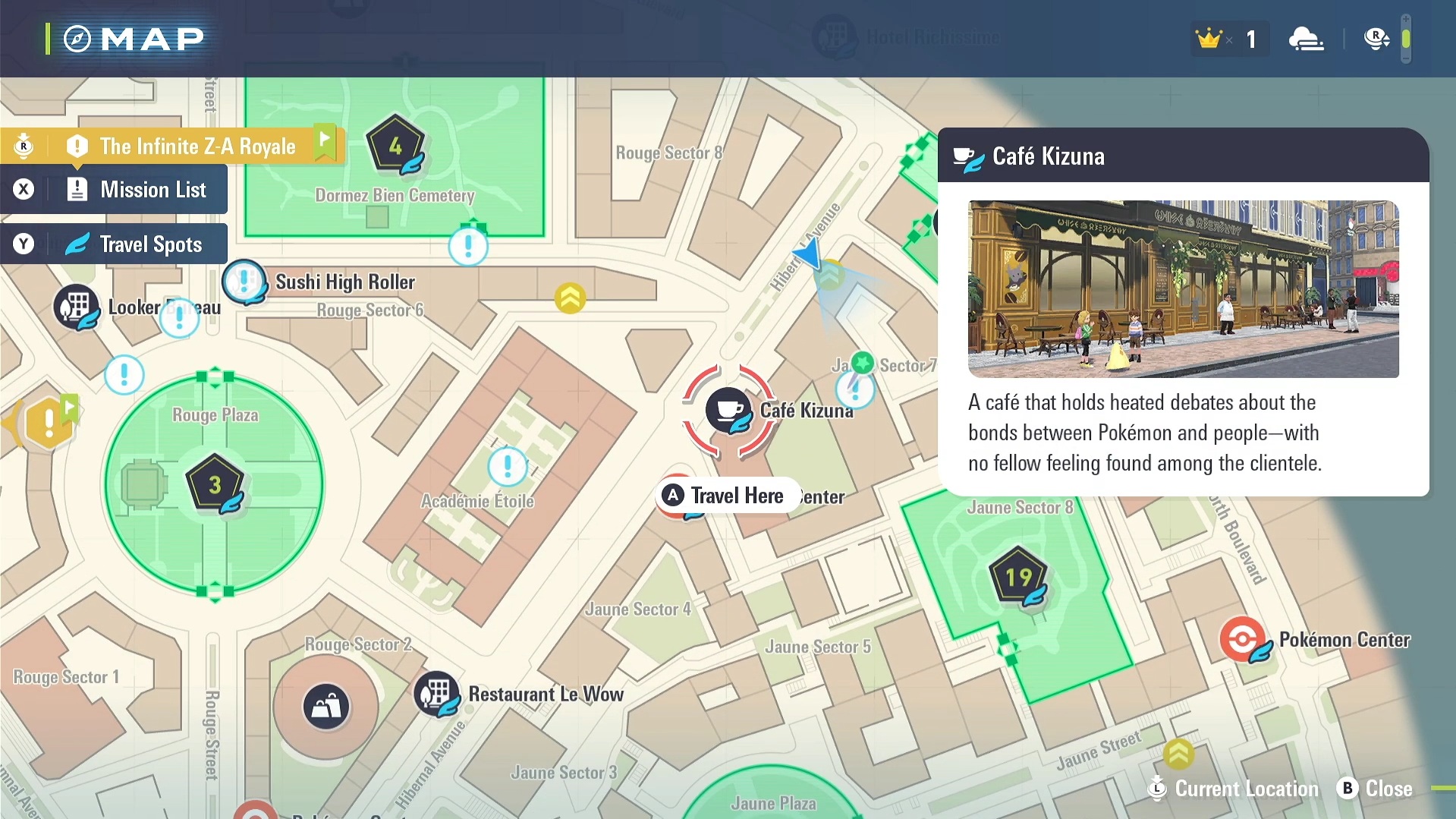The image size is (1456, 819).
Task: Select the shopping bag shop marker
Action: tap(326, 707)
